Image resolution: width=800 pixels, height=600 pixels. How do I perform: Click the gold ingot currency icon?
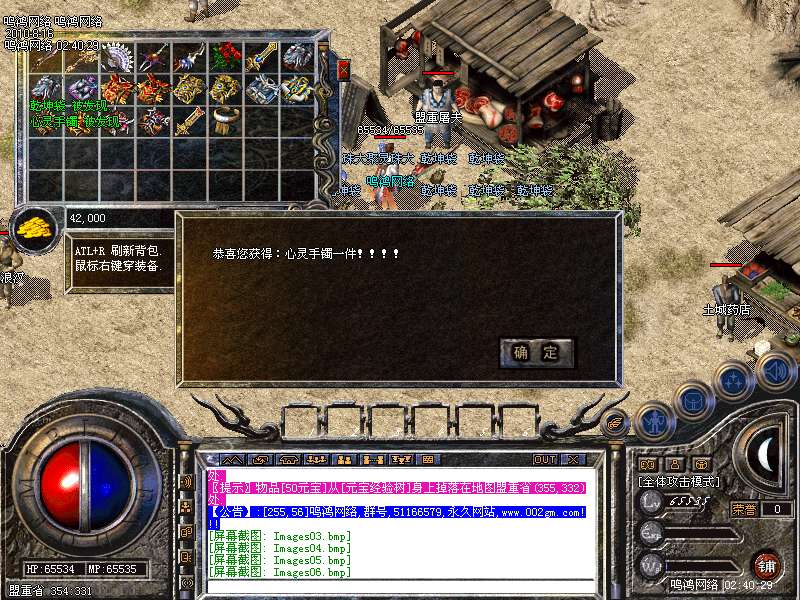(35, 226)
